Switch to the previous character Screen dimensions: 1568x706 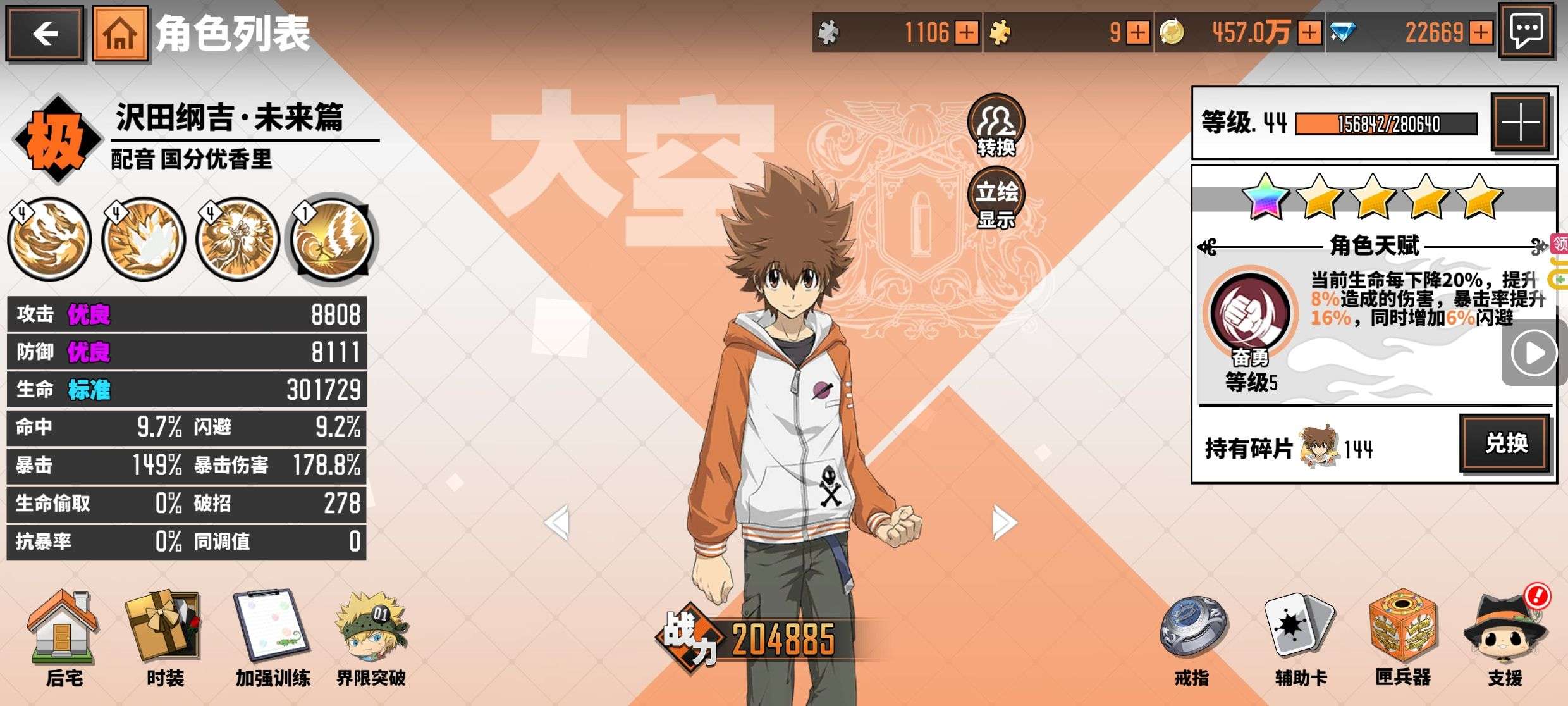558,523
